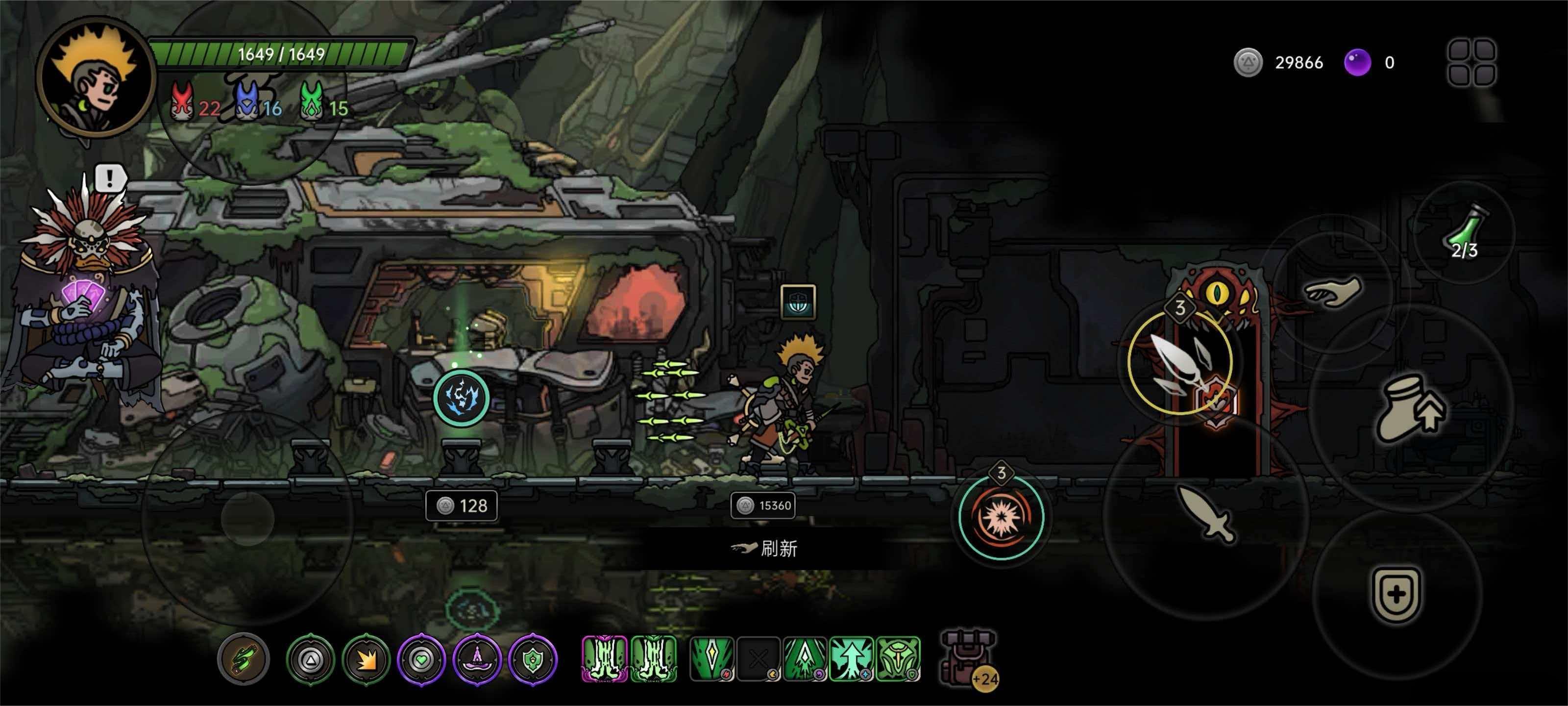Image resolution: width=1568 pixels, height=706 pixels.
Task: Trigger the feather blades skill
Action: point(1179,364)
